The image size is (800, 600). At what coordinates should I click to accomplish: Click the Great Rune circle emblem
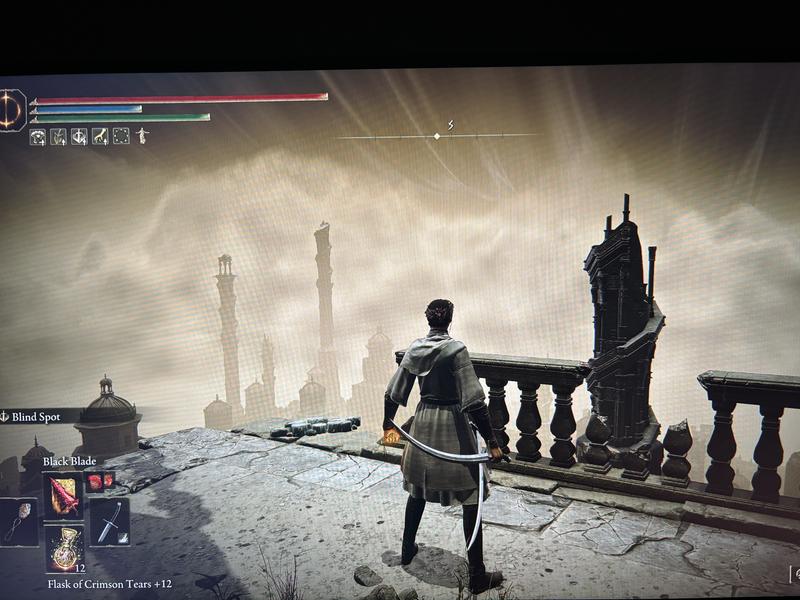click(x=12, y=109)
